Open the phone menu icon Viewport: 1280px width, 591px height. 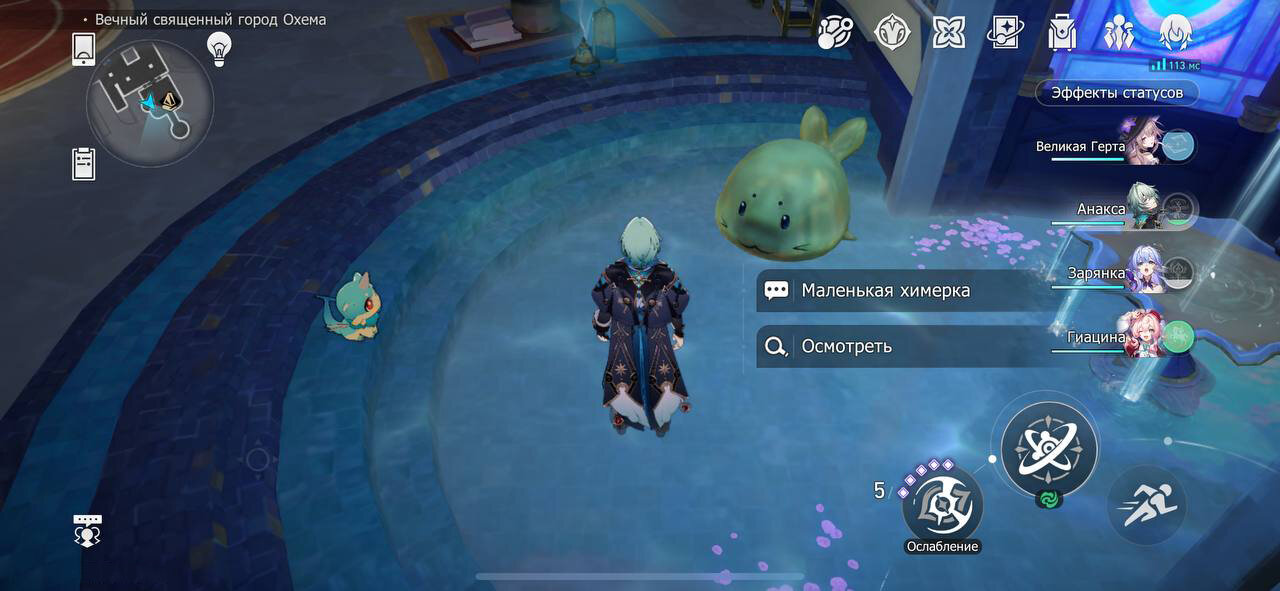pyautogui.click(x=84, y=49)
